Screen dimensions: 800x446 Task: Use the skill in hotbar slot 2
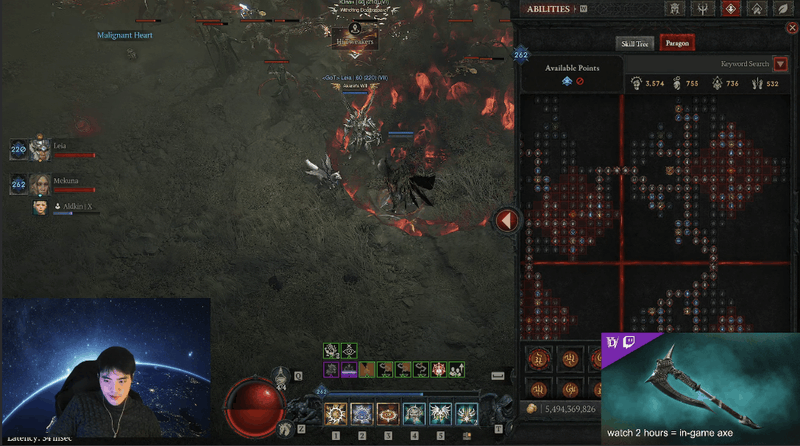pos(362,413)
